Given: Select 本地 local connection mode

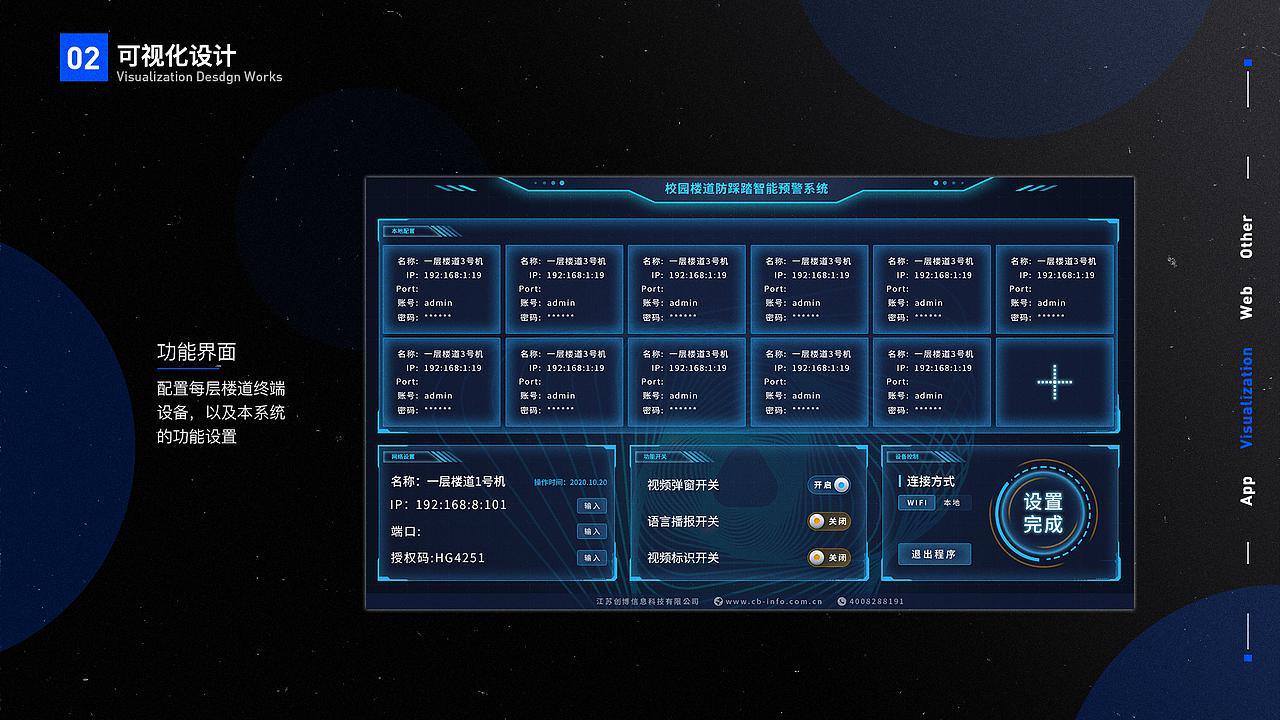Looking at the screenshot, I should 951,501.
